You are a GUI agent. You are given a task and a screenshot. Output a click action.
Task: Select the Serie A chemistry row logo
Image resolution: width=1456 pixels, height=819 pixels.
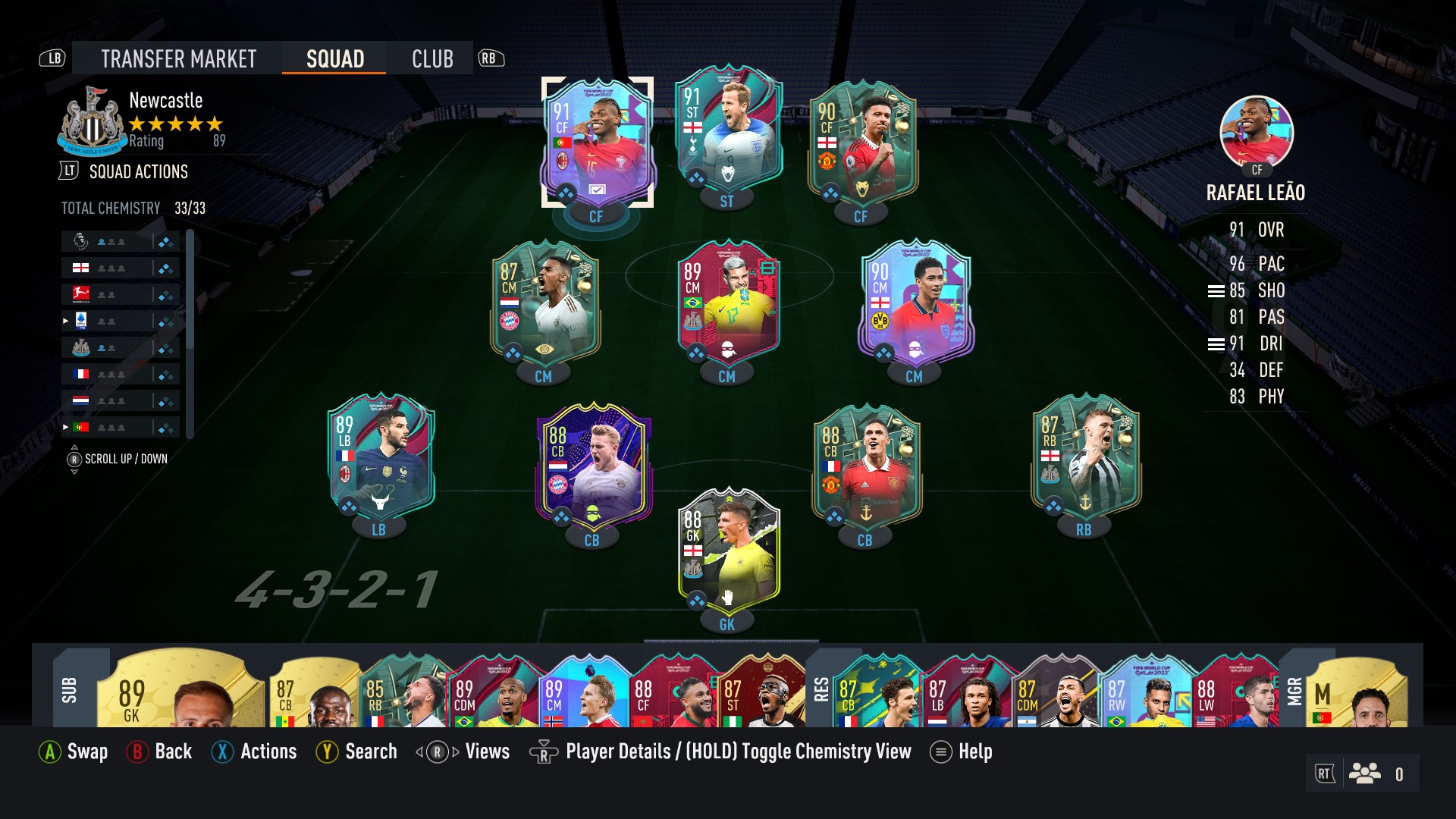tap(81, 321)
